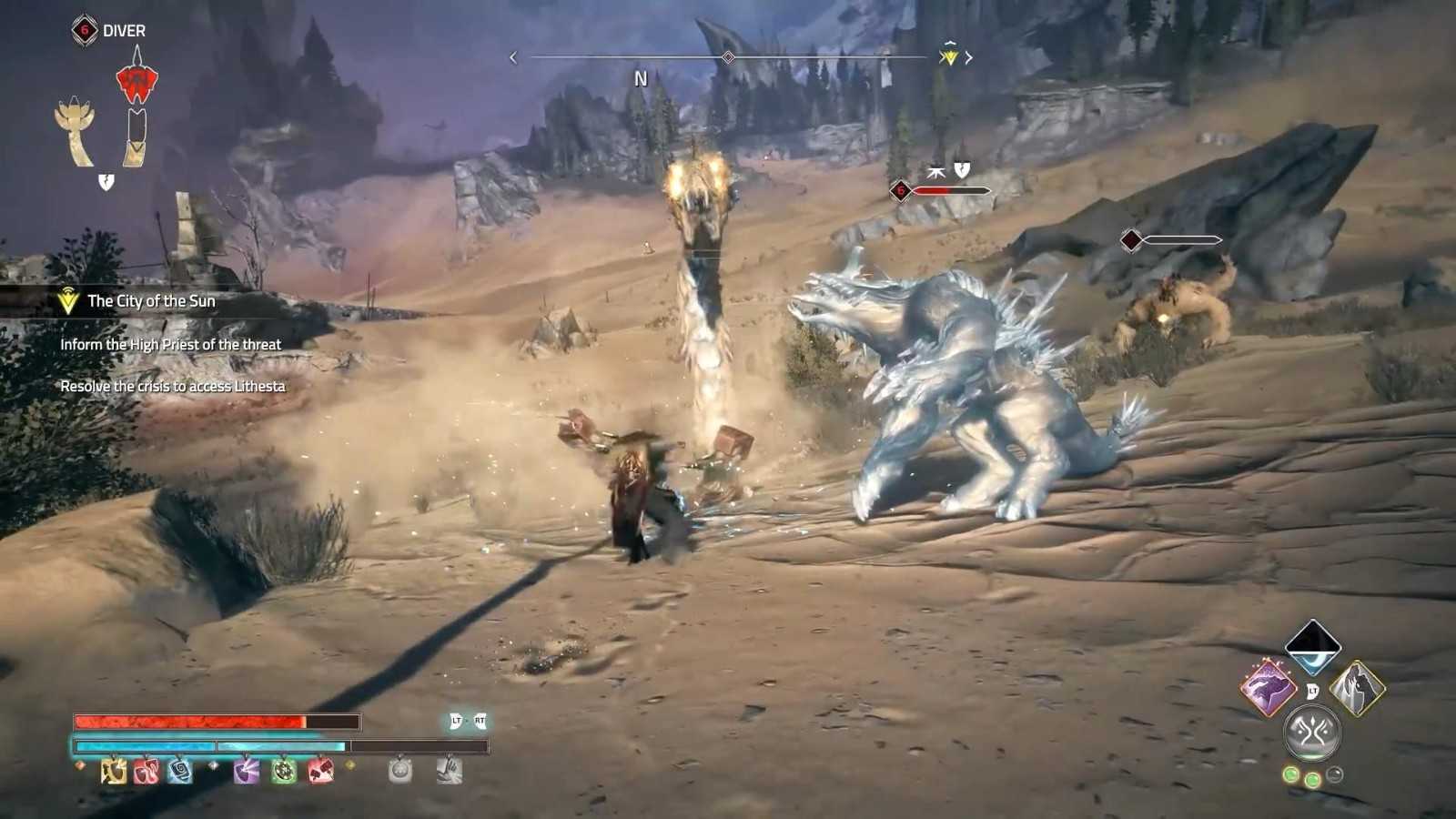
Task: Select the red double hammer ability
Action: (320, 771)
